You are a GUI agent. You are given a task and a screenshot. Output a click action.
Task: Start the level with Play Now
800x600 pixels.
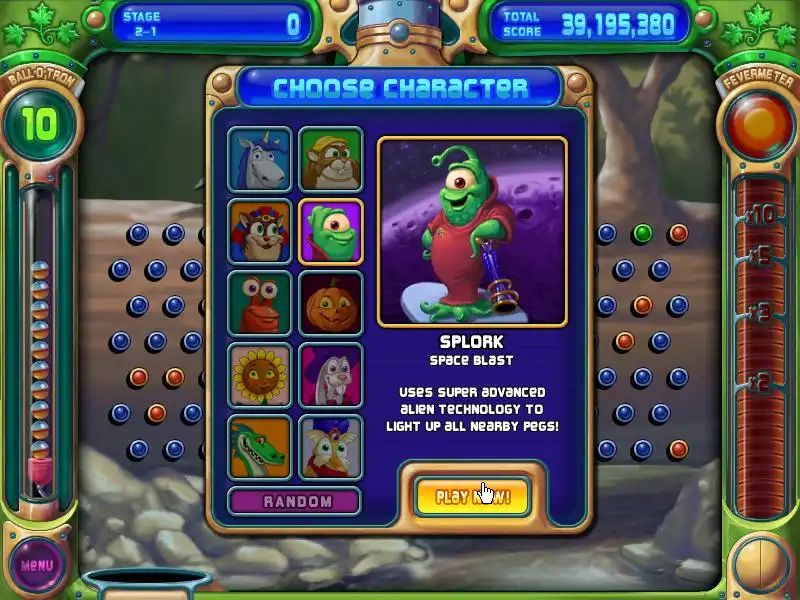[471, 496]
